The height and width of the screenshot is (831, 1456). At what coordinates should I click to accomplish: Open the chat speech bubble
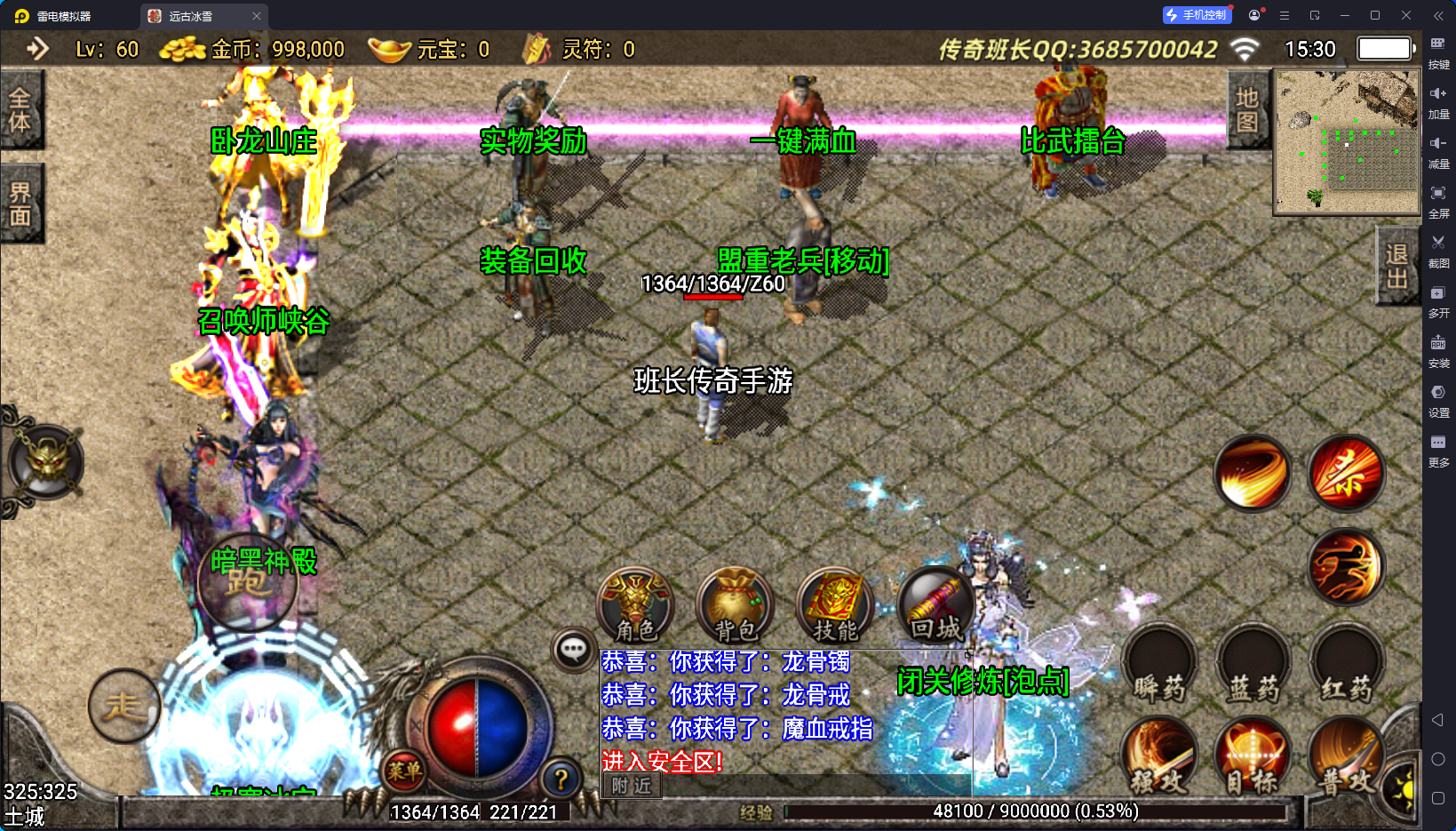[573, 650]
